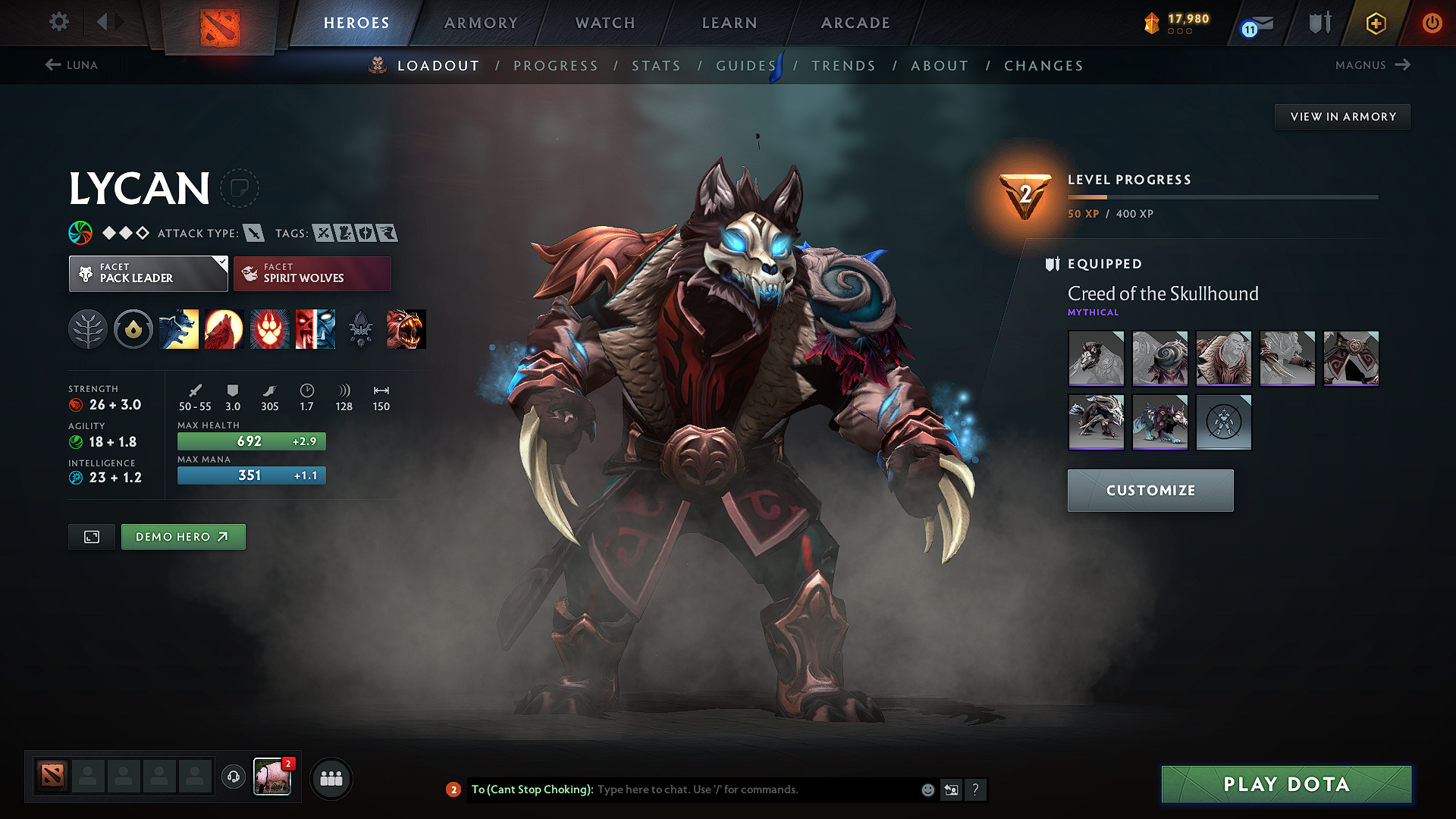Select the wolf mount item thumbnail
The image size is (1456, 819).
click(x=1160, y=422)
